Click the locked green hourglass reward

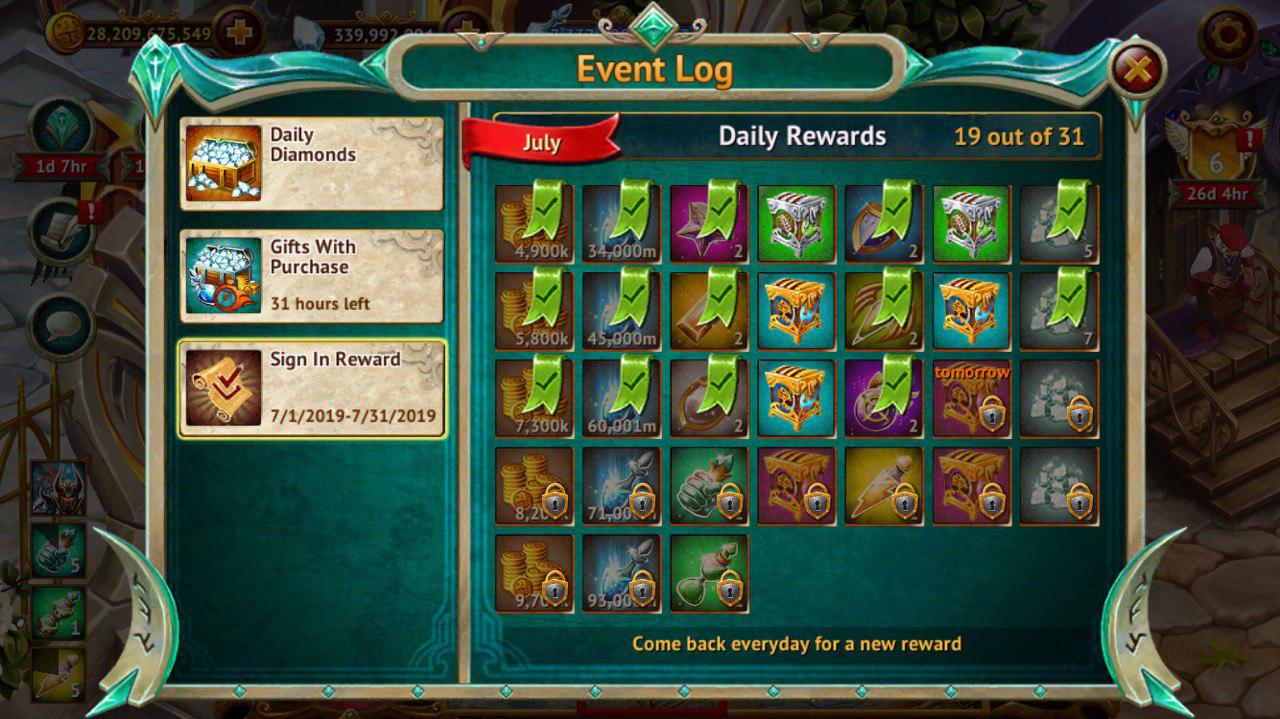[x=709, y=572]
